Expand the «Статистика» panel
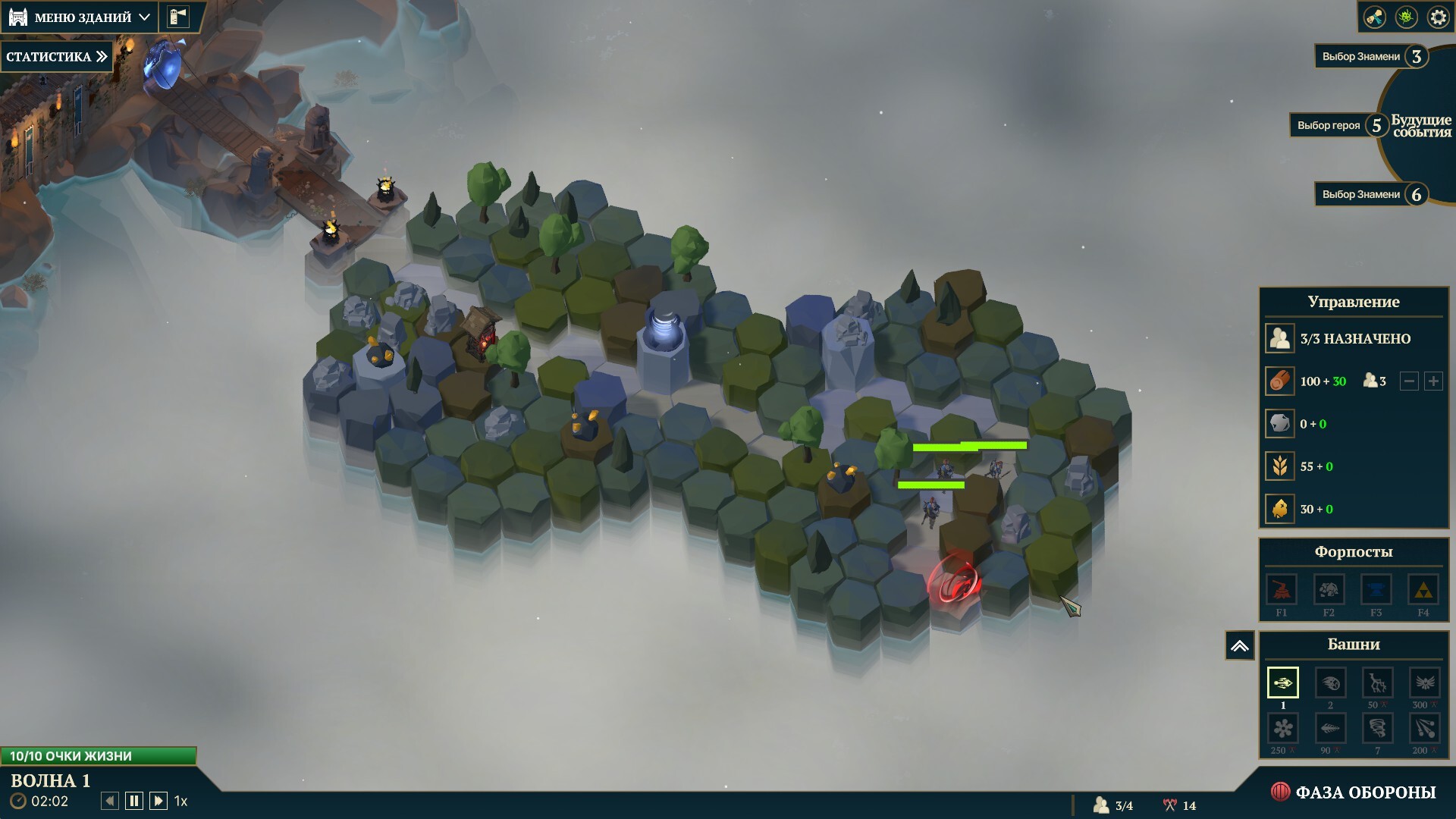This screenshot has height=819, width=1456. coord(57,56)
